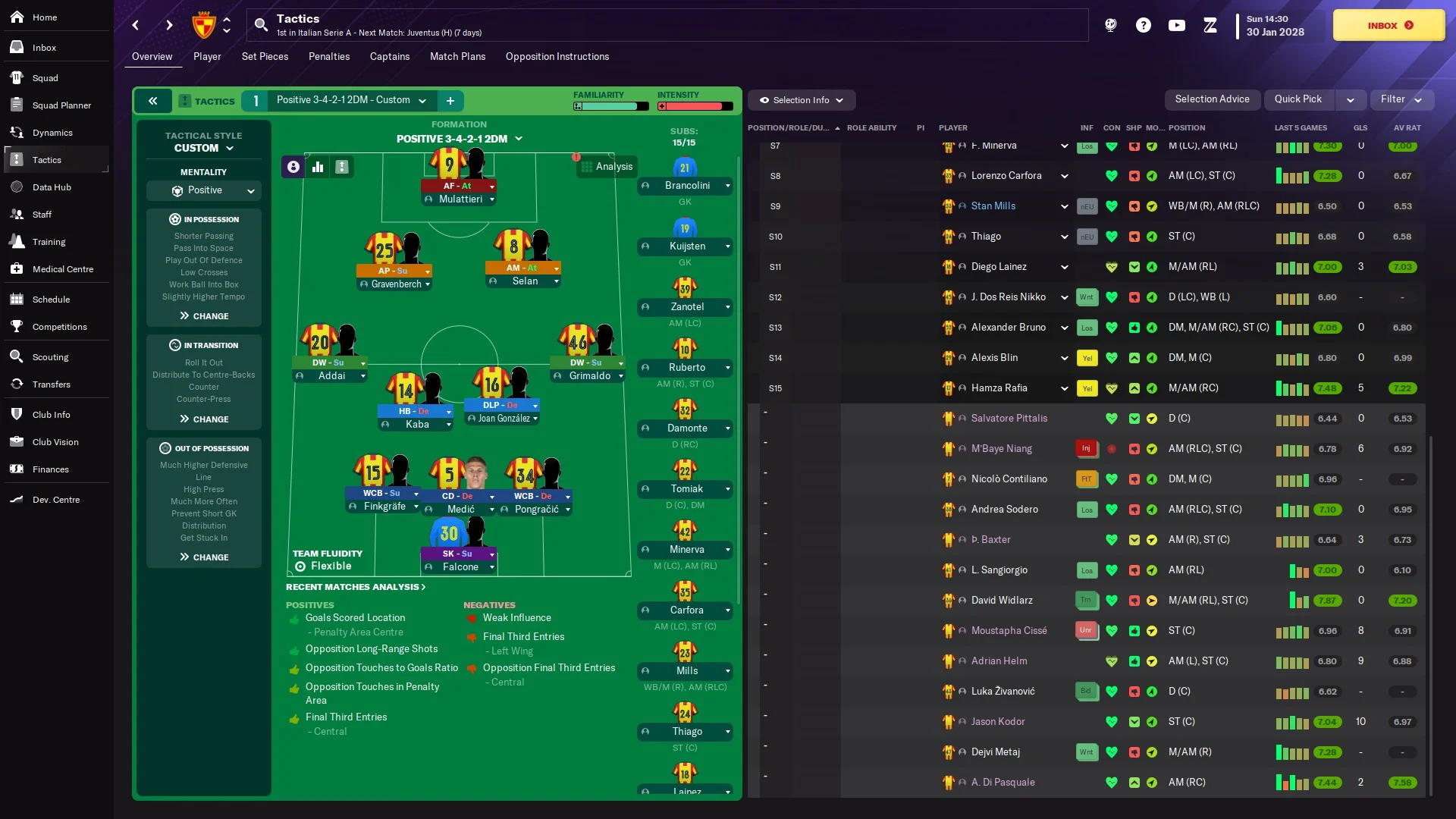This screenshot has width=1456, height=819.
Task: Open the Recent Matches Analysis link
Action: click(355, 587)
